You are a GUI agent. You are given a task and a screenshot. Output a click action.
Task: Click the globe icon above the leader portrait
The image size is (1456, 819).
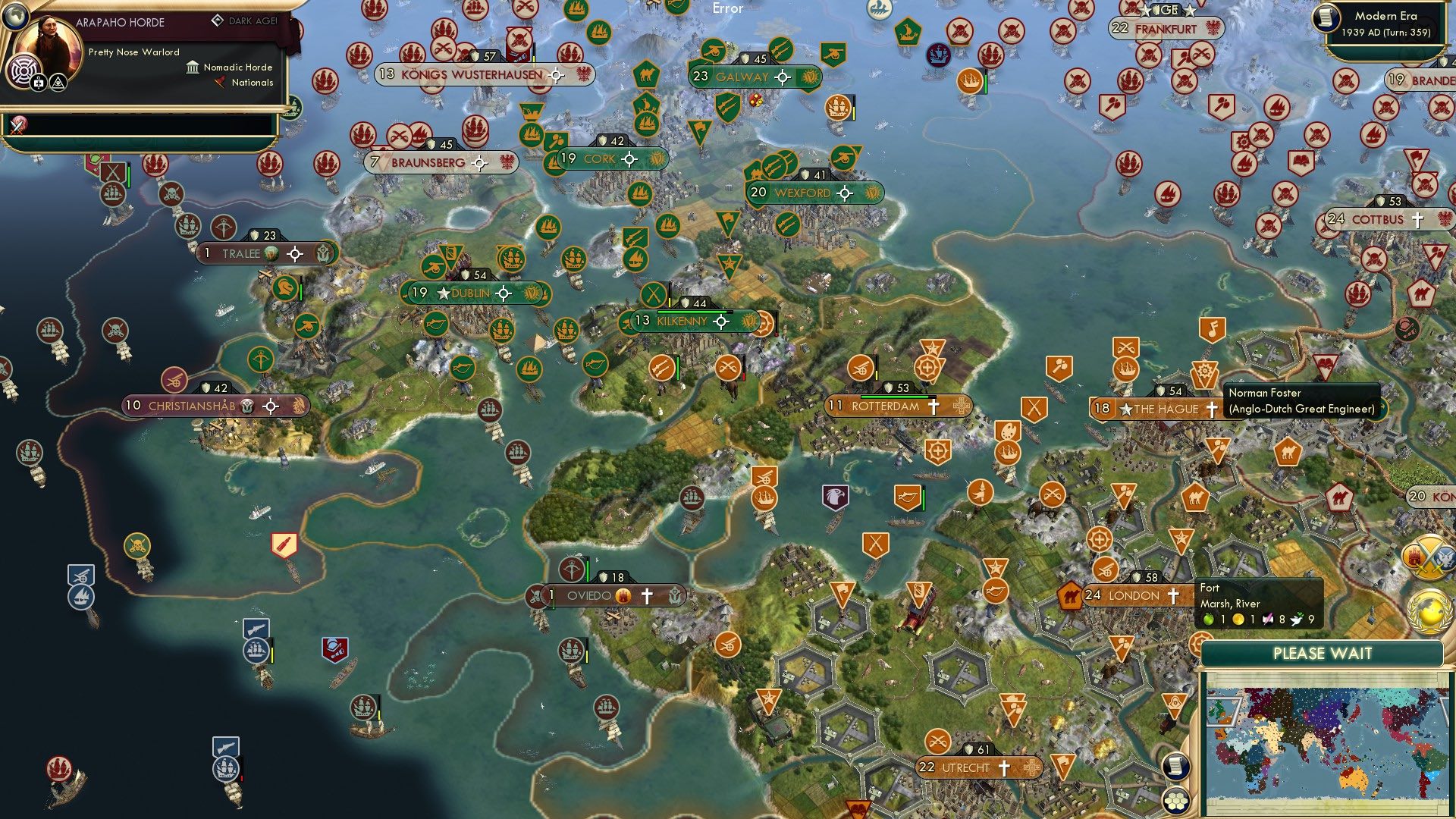point(14,14)
